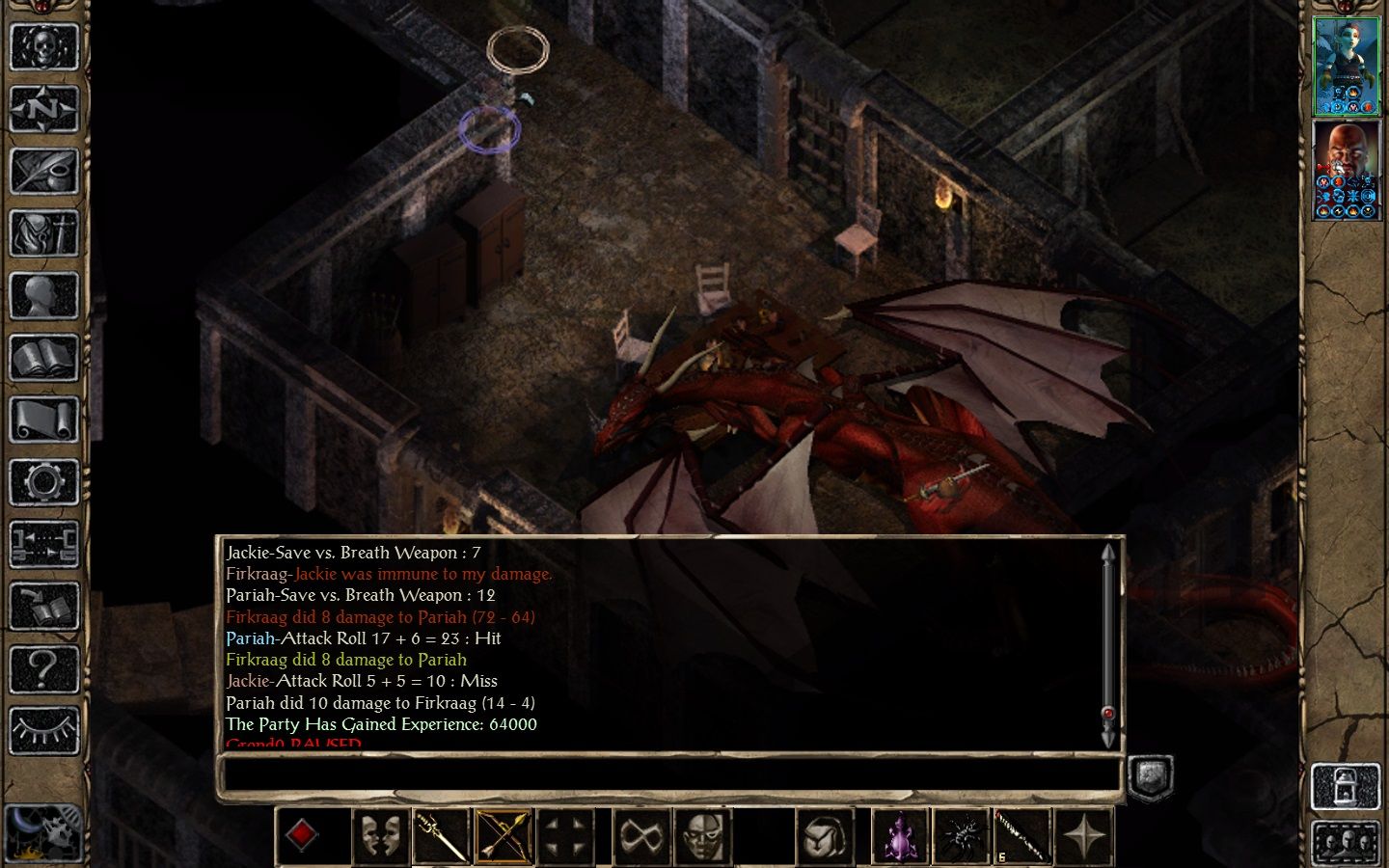Toggle interface with the closed eye button
The height and width of the screenshot is (868, 1389).
[43, 731]
